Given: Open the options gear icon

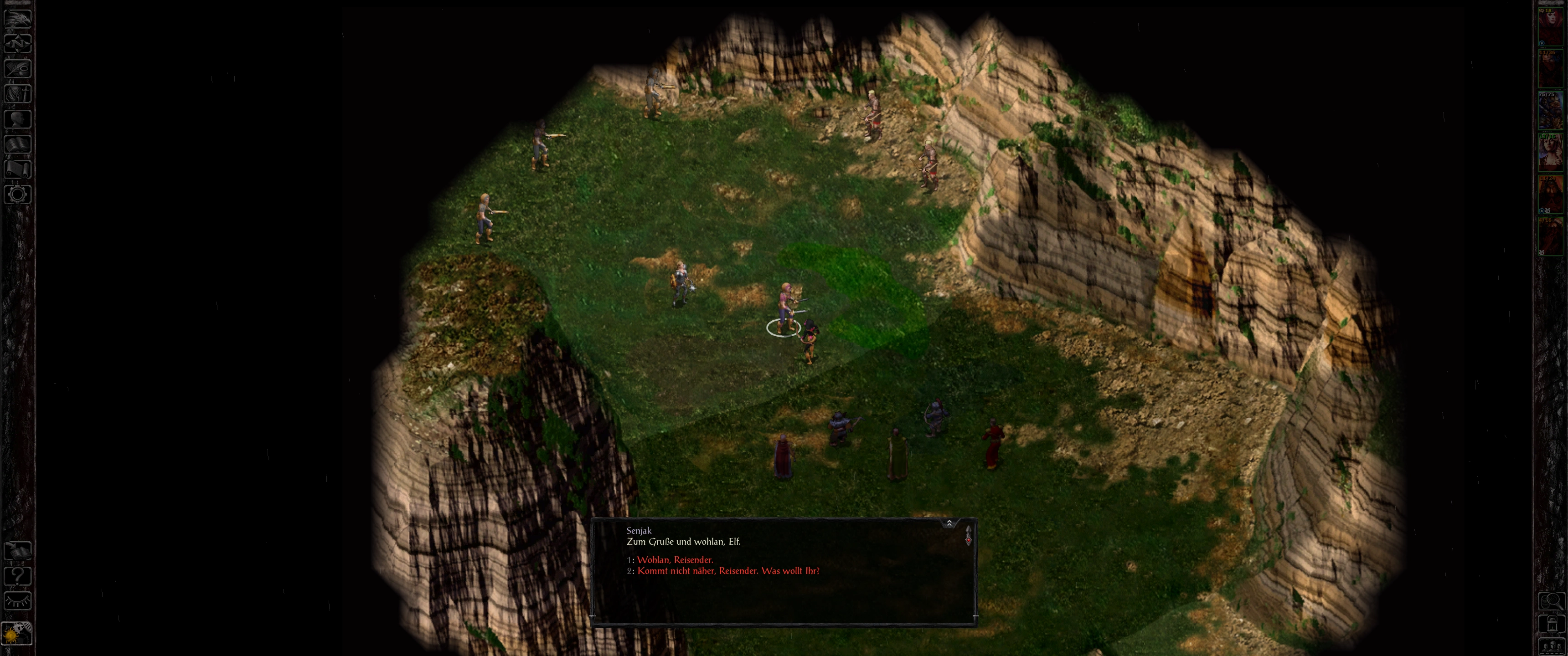Looking at the screenshot, I should pos(18,195).
